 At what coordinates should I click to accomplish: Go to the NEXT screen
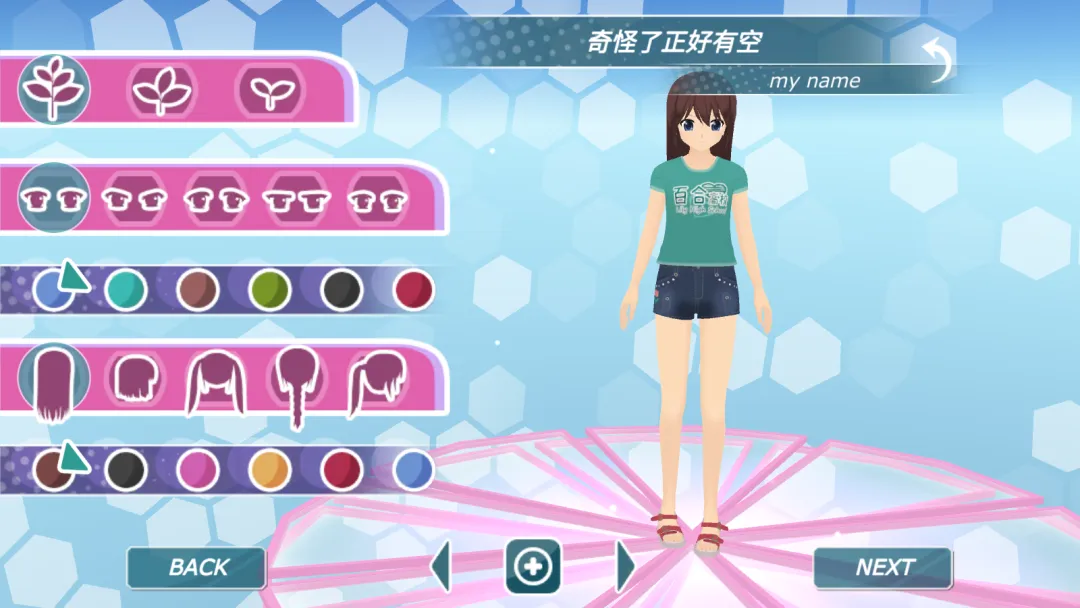point(883,568)
